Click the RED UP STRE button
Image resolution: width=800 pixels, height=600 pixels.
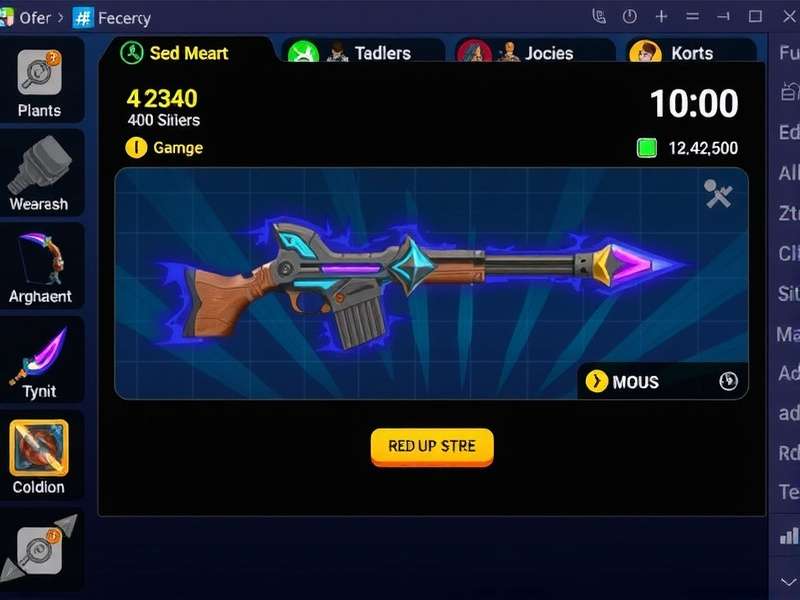pos(432,446)
